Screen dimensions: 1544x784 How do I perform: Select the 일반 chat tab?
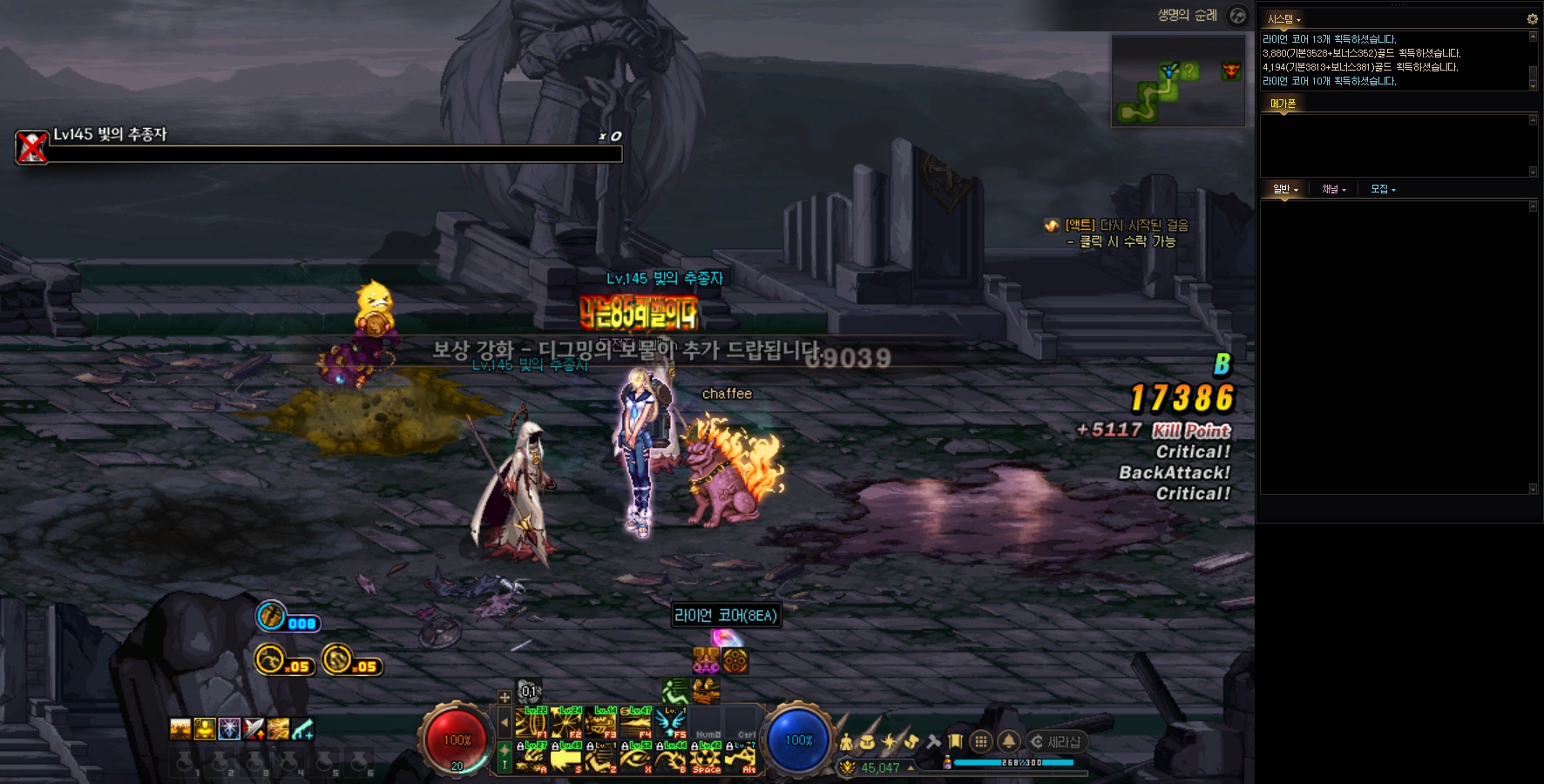pyautogui.click(x=1284, y=189)
